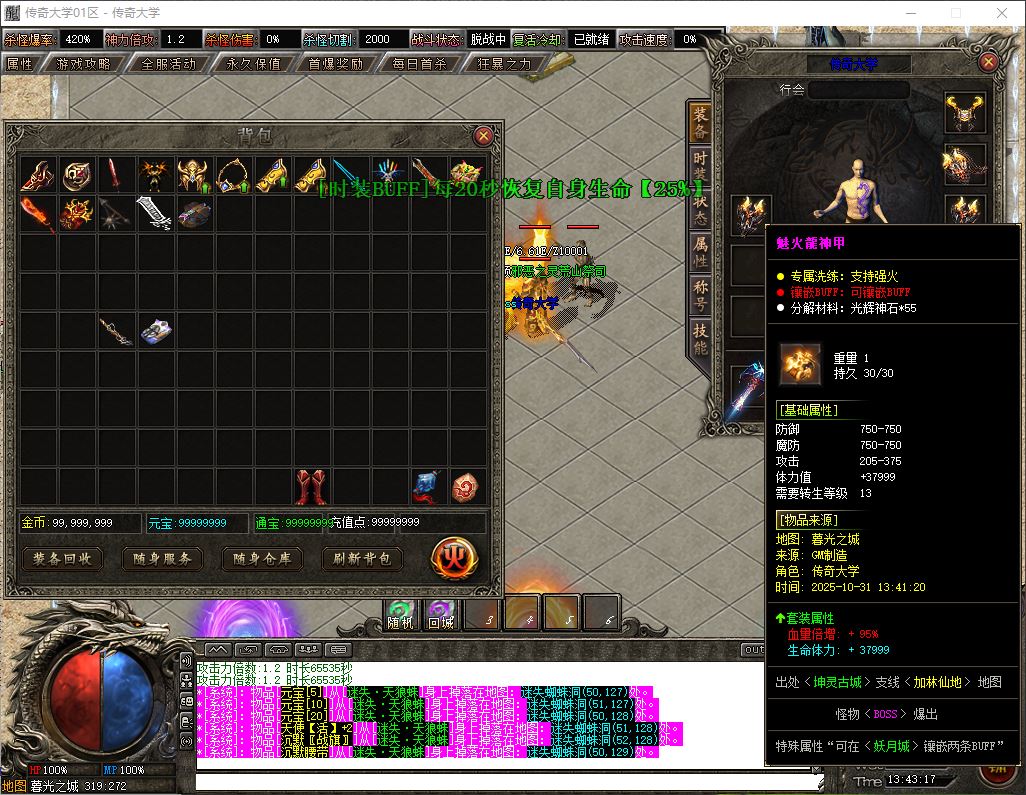1026x795 pixels.
Task: Open the 游戏攻略 menu
Action: click(x=84, y=63)
